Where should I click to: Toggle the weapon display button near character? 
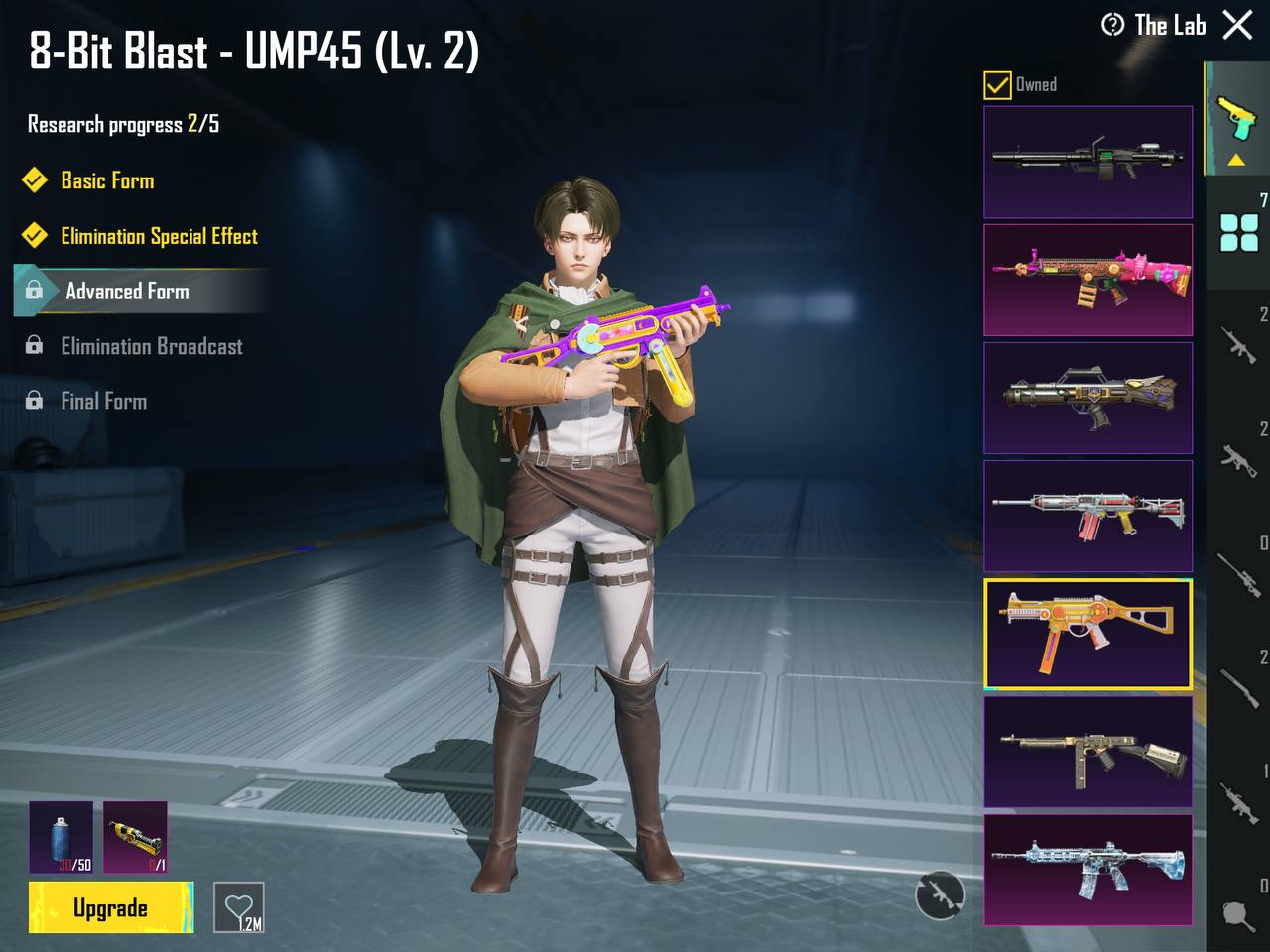(x=939, y=895)
